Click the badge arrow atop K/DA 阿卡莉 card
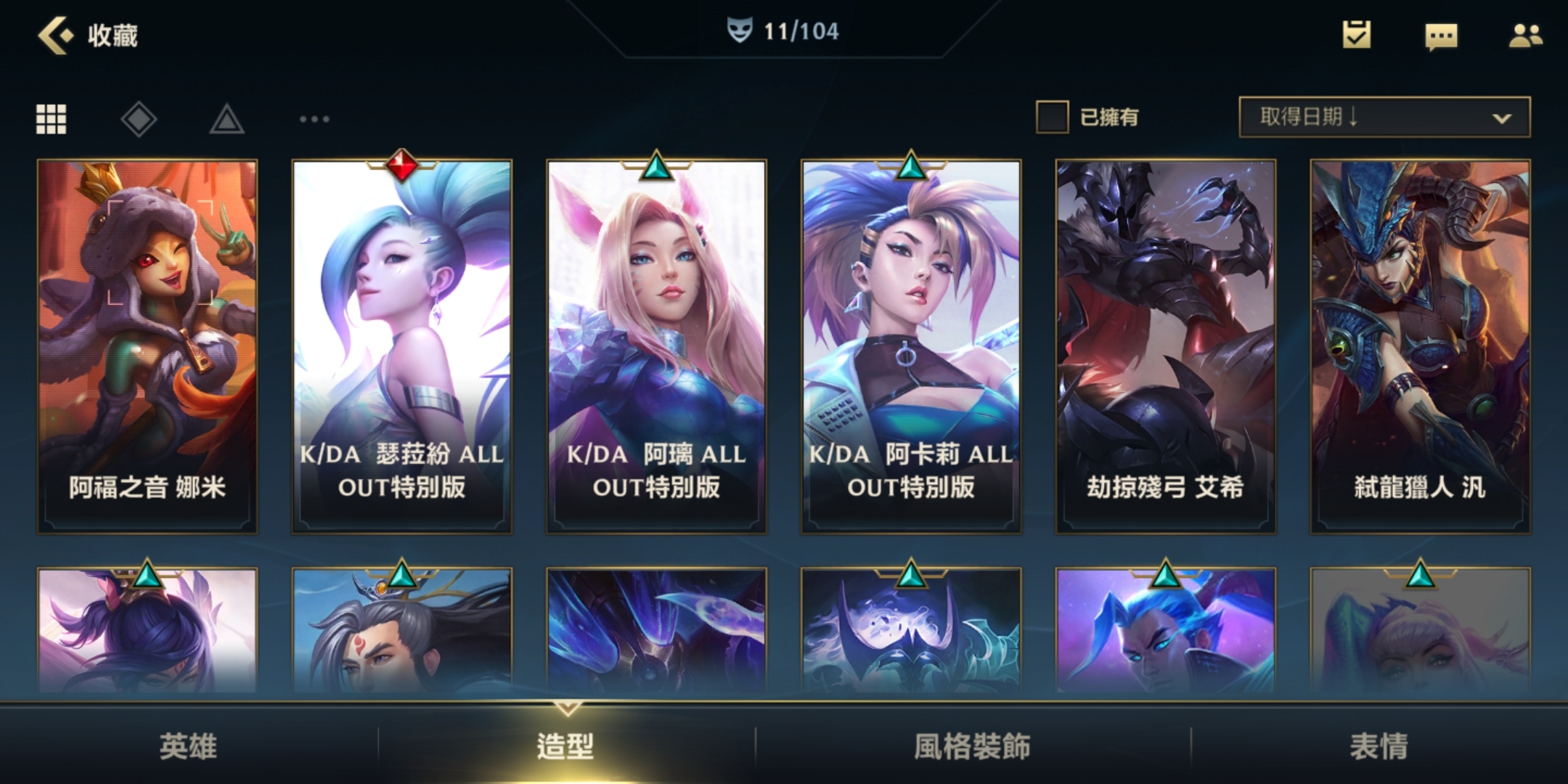1568x784 pixels. click(911, 166)
